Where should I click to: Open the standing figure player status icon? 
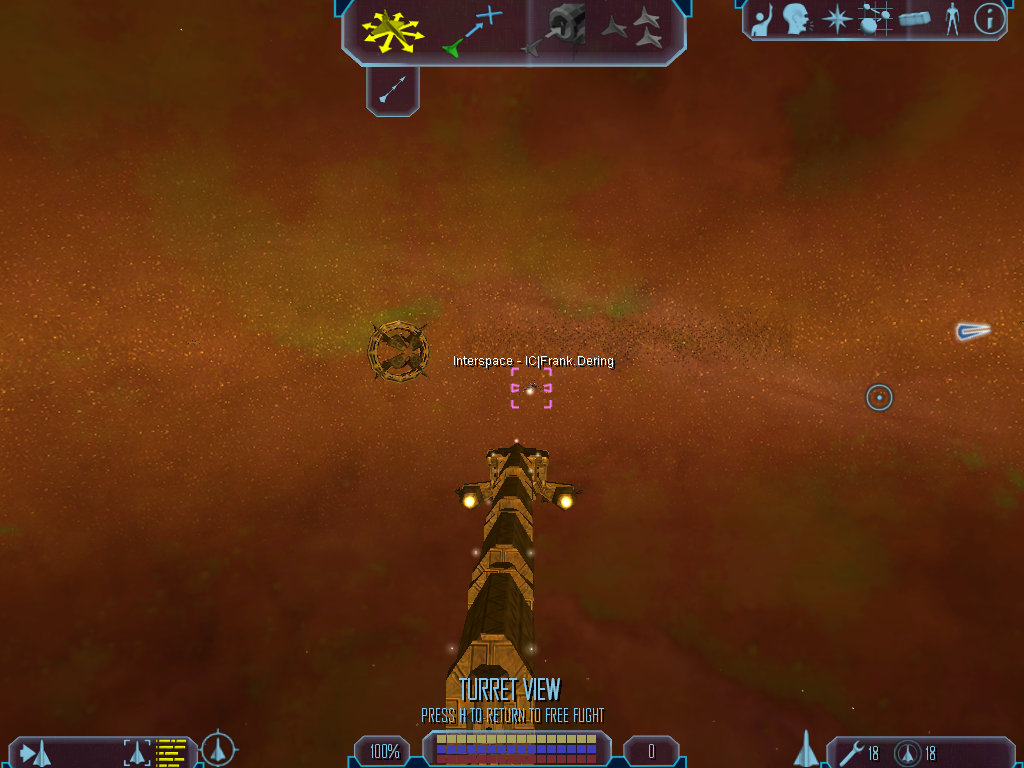[952, 19]
